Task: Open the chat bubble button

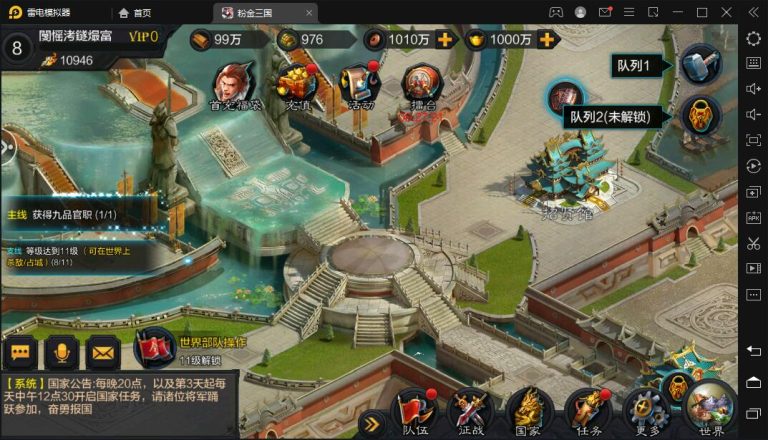Action: (21, 352)
